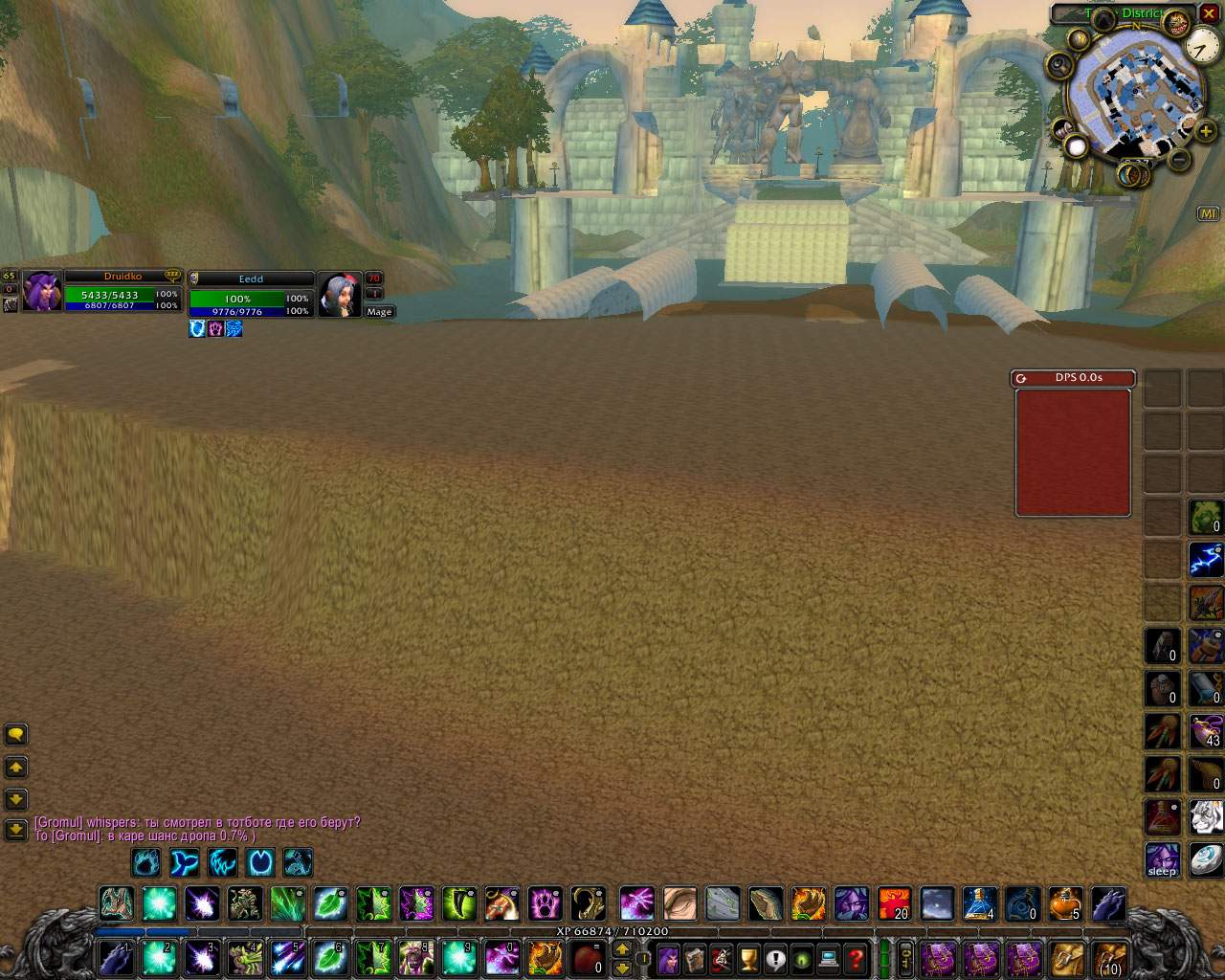This screenshot has width=1225, height=980.
Task: Page the action bar up with the arrow
Action: [622, 947]
